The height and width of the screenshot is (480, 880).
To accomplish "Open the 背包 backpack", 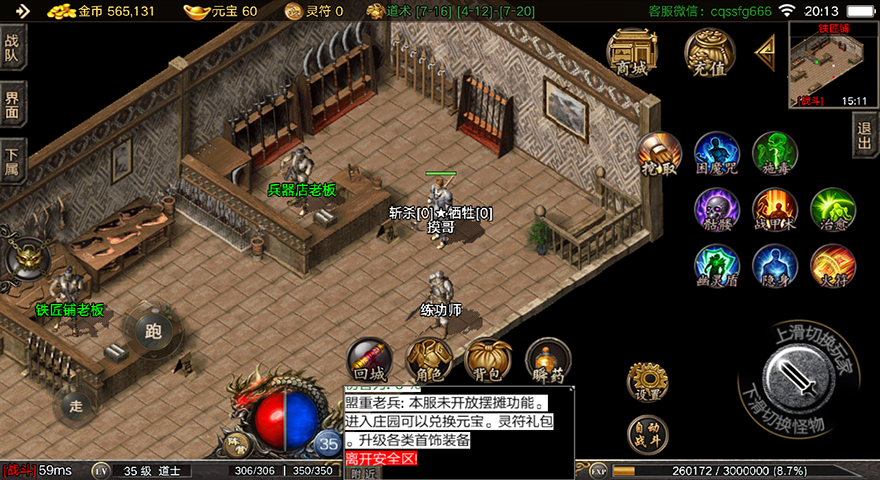I will click(488, 361).
